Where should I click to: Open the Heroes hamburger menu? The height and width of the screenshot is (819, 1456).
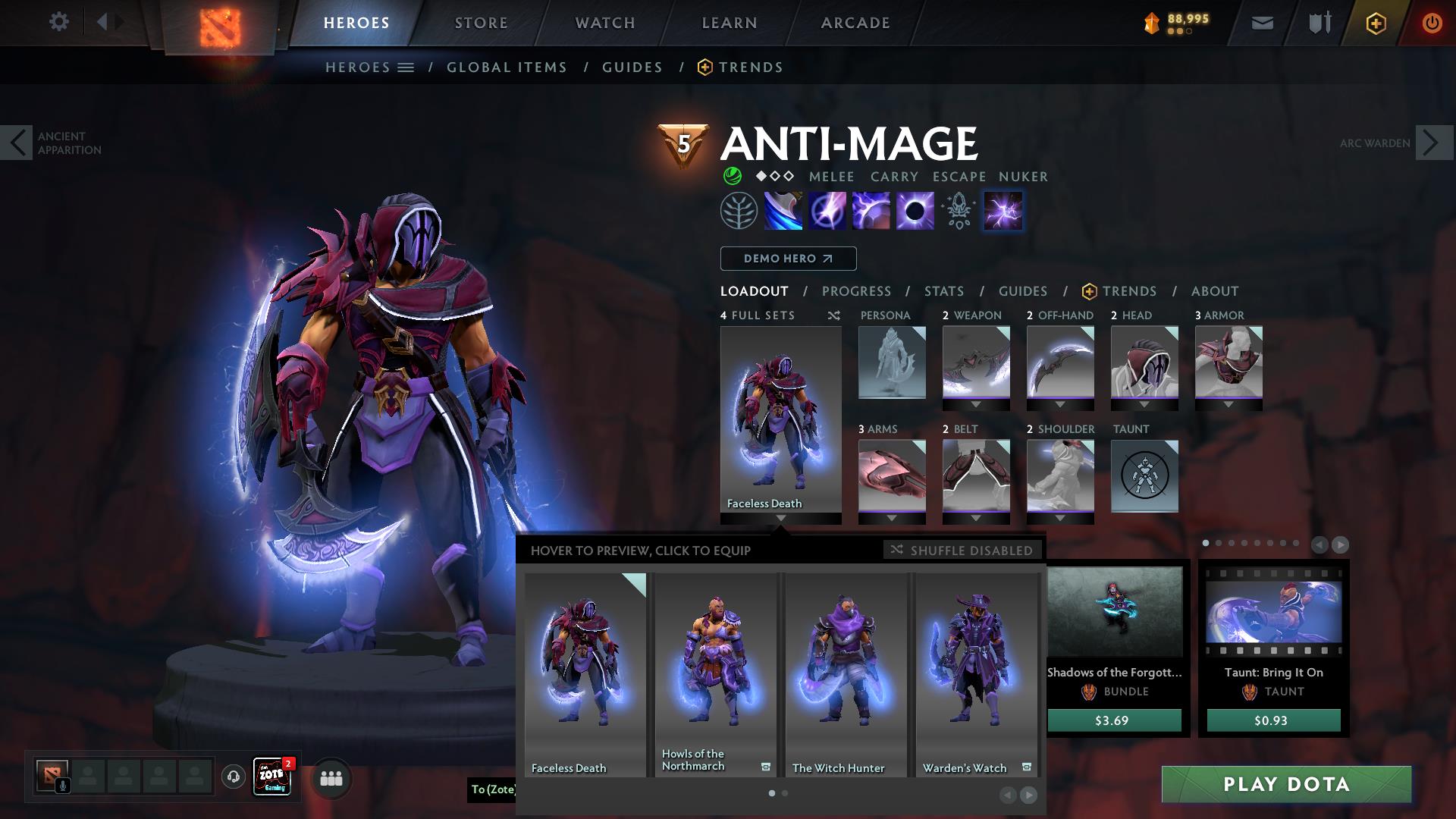point(407,67)
